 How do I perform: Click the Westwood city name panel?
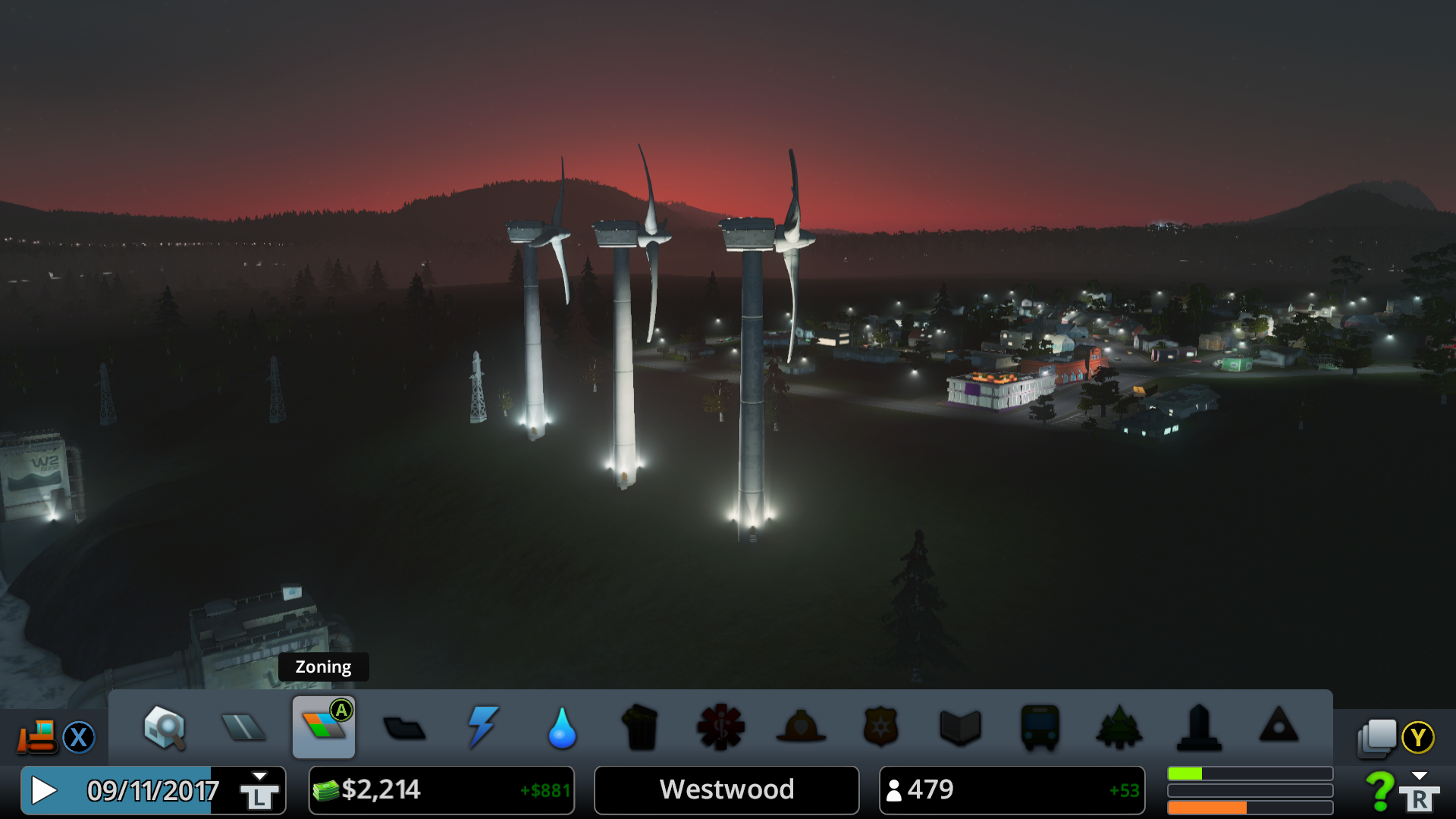(x=726, y=790)
